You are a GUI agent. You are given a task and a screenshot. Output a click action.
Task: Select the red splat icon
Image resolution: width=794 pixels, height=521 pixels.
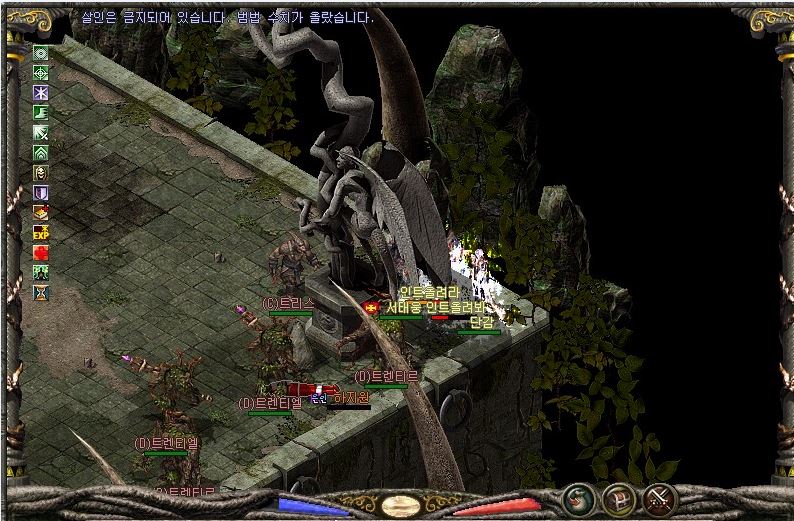click(x=41, y=253)
